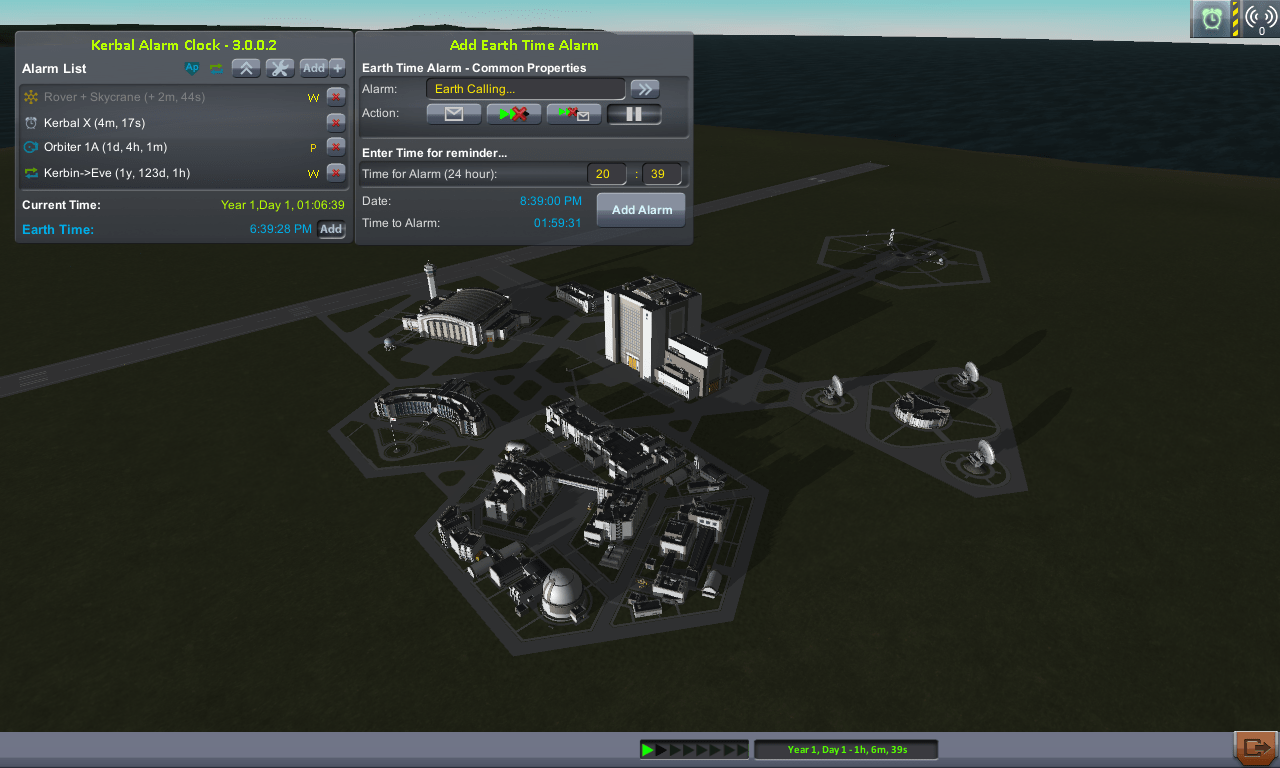The height and width of the screenshot is (768, 1280).
Task: Choose the message-only alarm action envelope icon
Action: 453,113
